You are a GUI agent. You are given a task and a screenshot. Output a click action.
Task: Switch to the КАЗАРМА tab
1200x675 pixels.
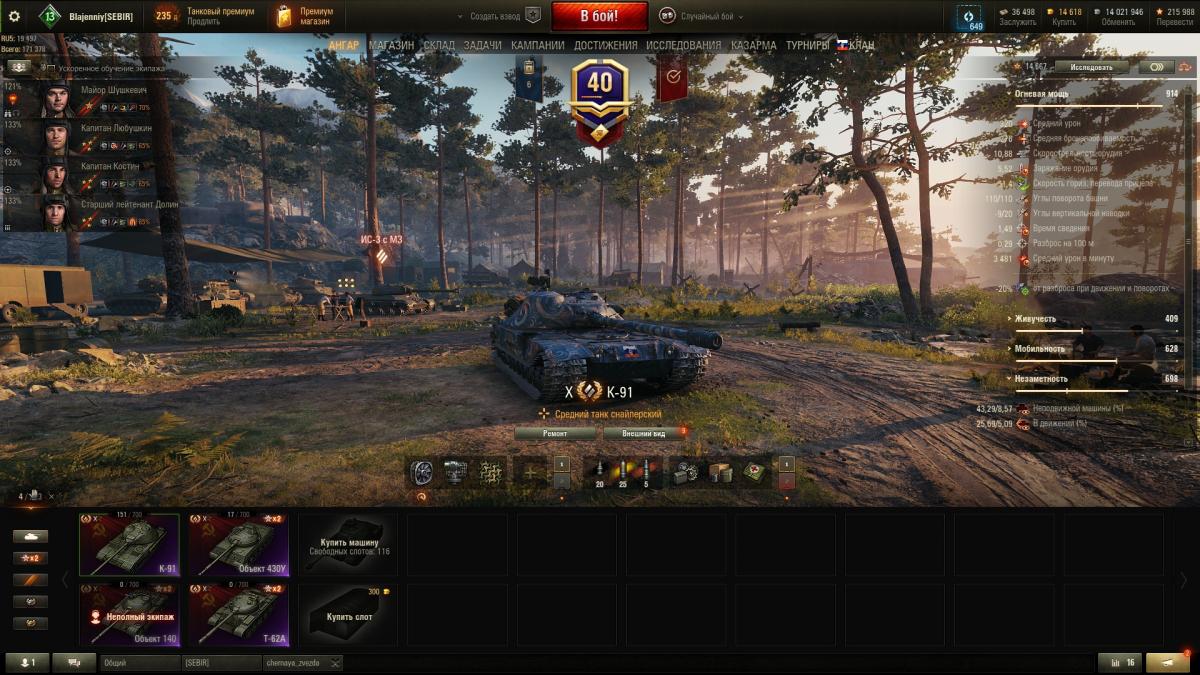pos(753,45)
